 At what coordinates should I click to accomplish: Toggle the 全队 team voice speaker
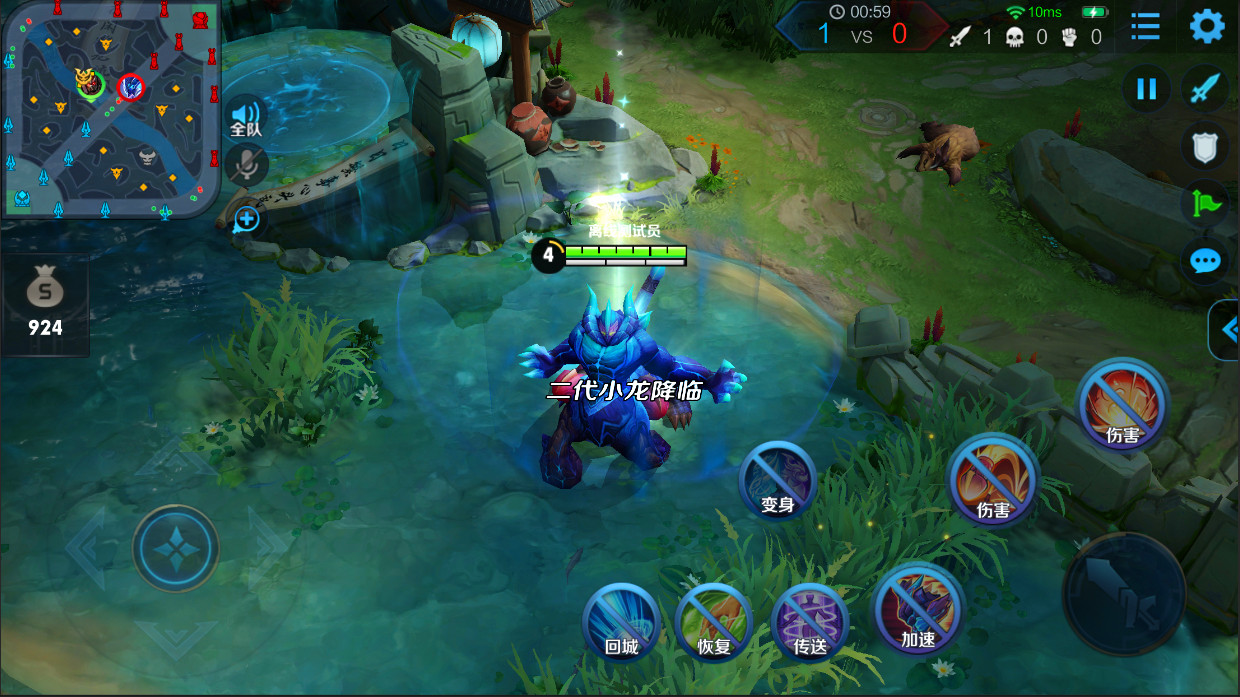[245, 117]
